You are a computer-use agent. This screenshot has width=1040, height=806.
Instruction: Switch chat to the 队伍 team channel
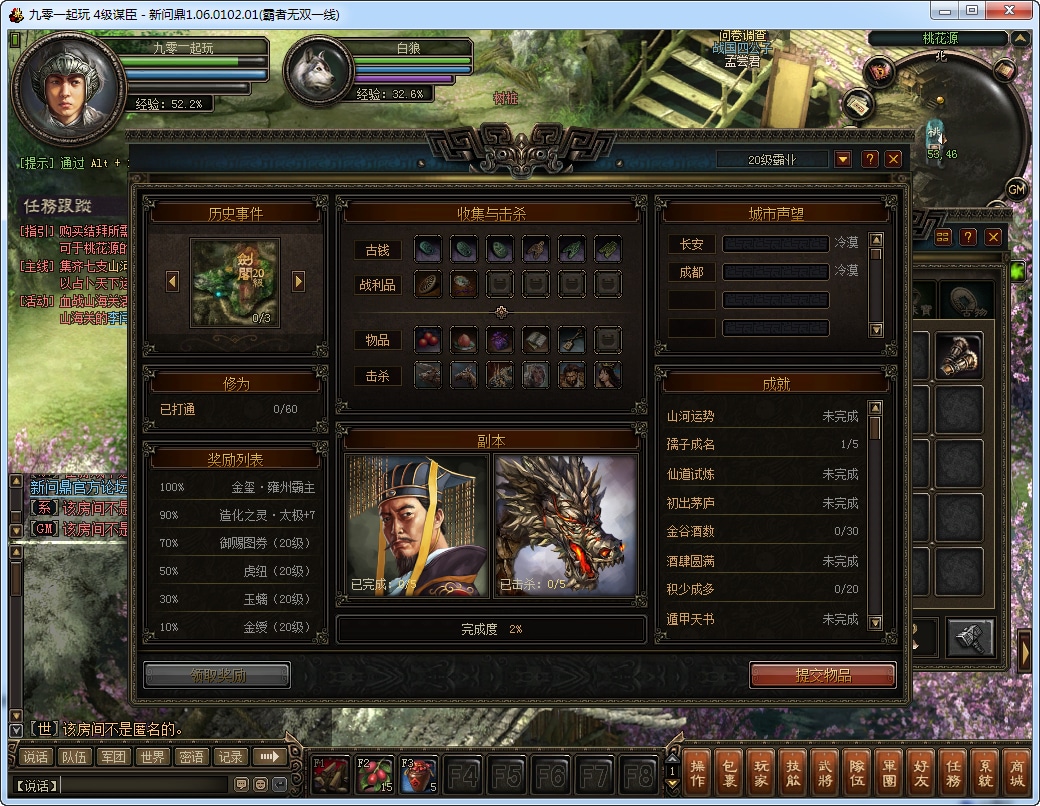point(74,757)
